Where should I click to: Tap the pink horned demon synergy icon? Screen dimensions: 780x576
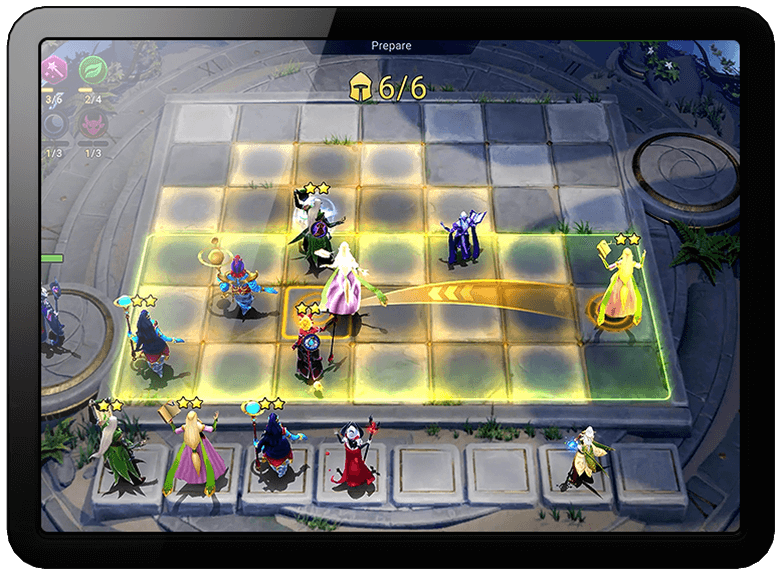[93, 126]
